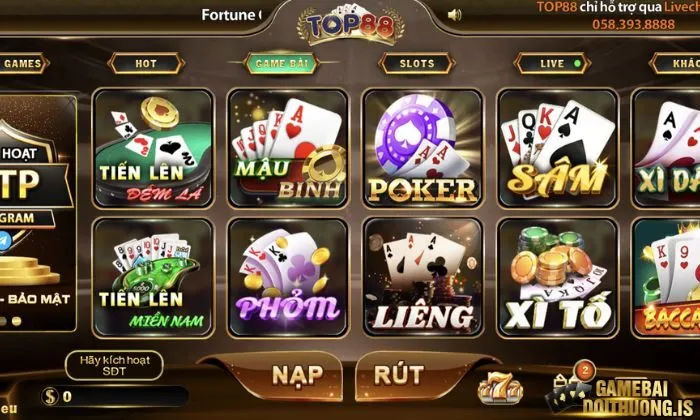Switch to the LIVE casino tab

tap(553, 63)
